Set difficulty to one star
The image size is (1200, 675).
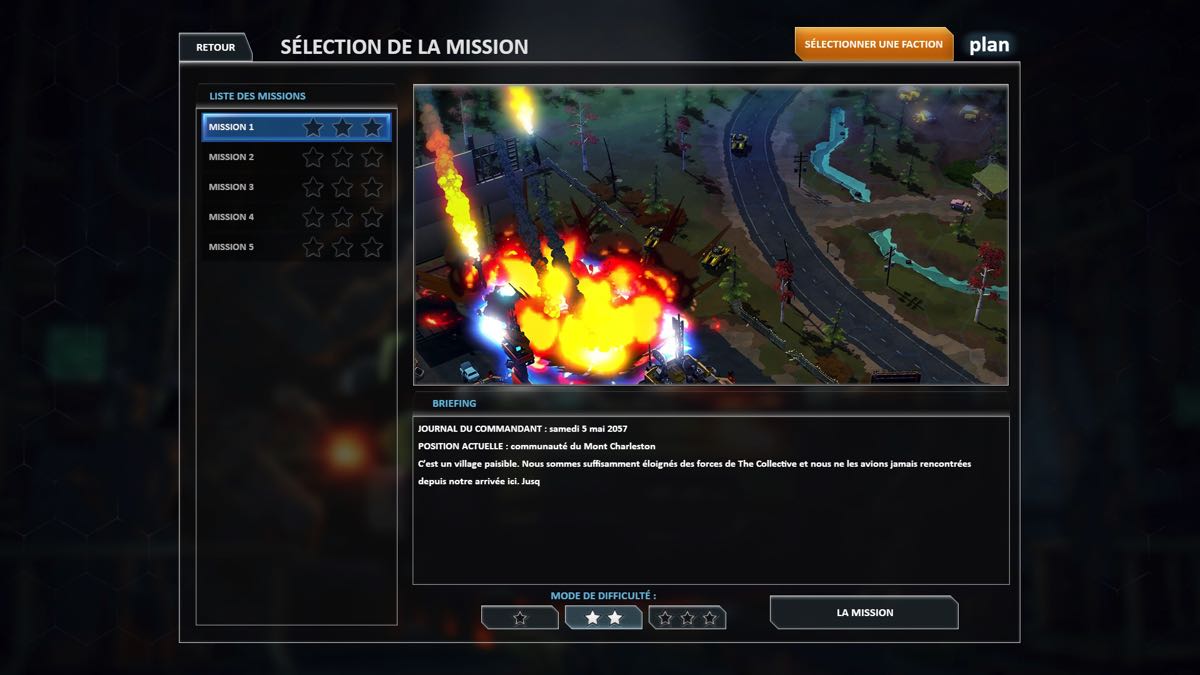point(520,618)
